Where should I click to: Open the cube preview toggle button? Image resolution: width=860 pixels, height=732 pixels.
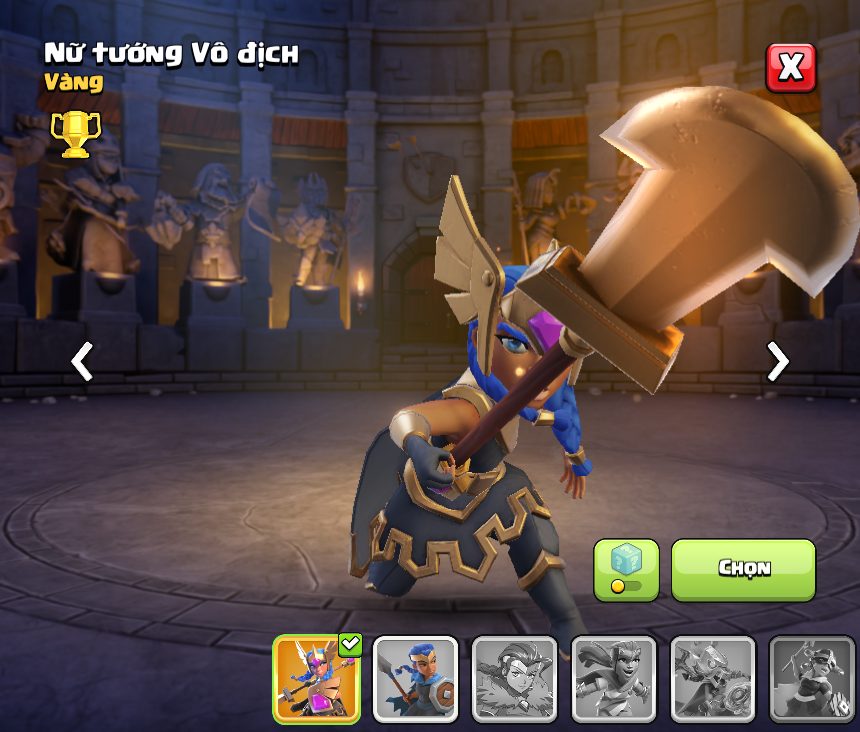626,570
